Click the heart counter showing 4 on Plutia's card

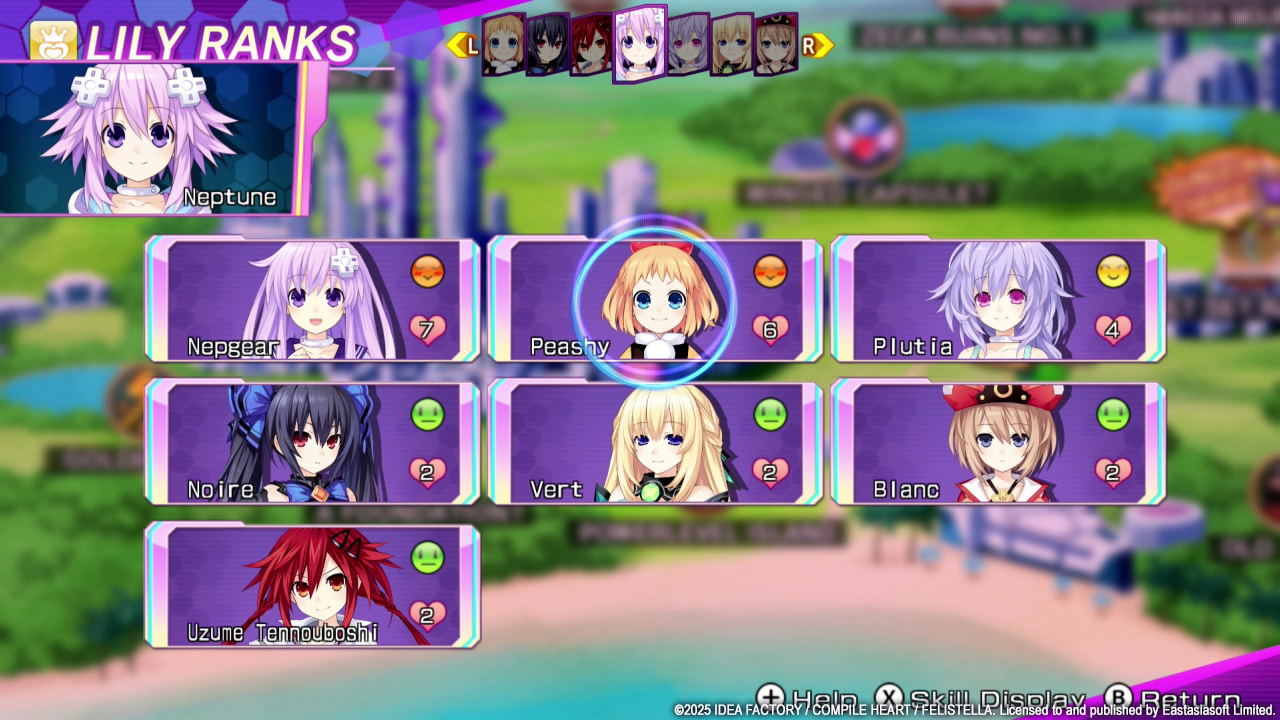(x=1113, y=328)
